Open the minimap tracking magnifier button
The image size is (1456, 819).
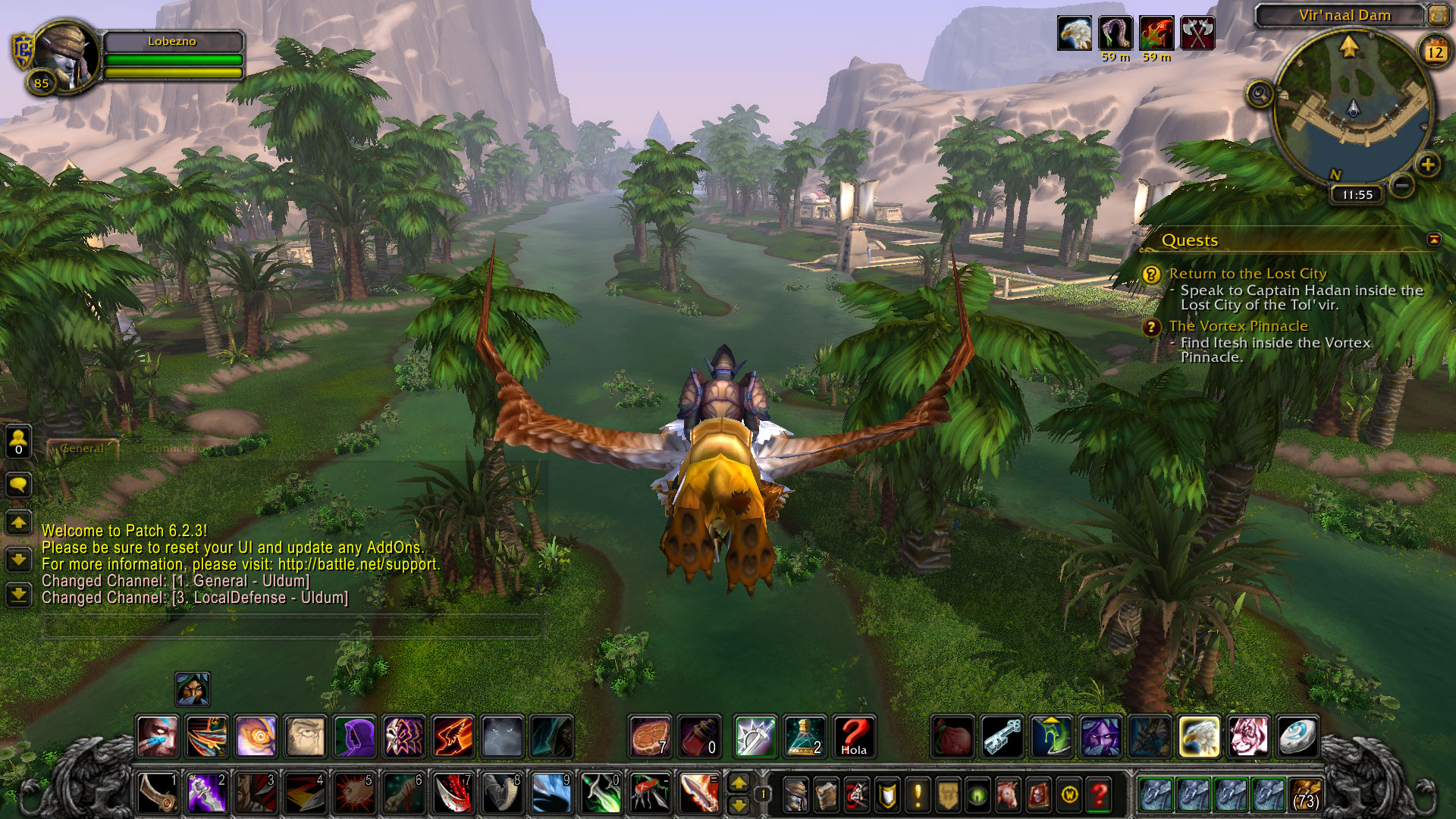tap(1260, 95)
